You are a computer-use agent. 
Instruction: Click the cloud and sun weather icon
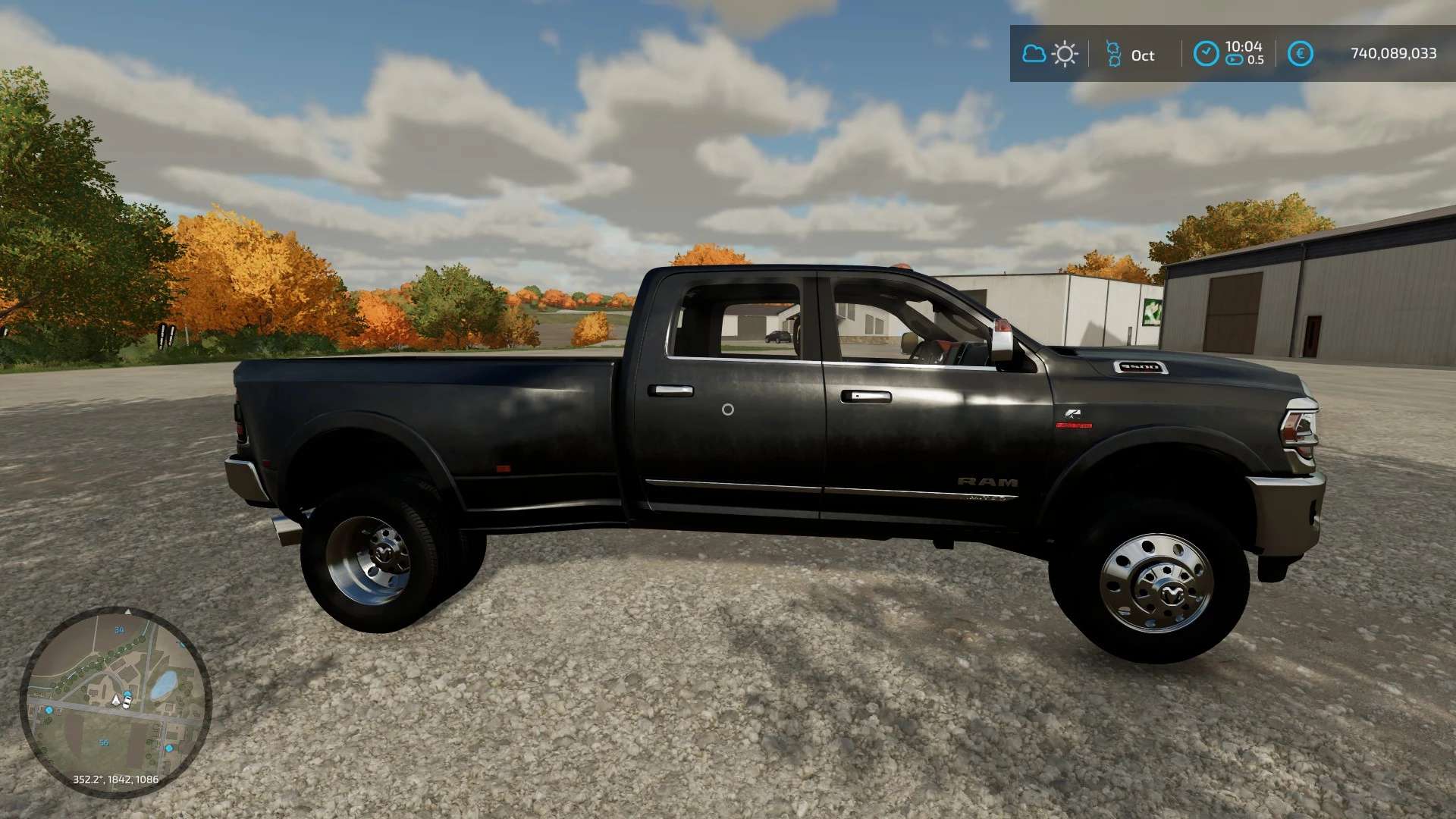(1050, 54)
